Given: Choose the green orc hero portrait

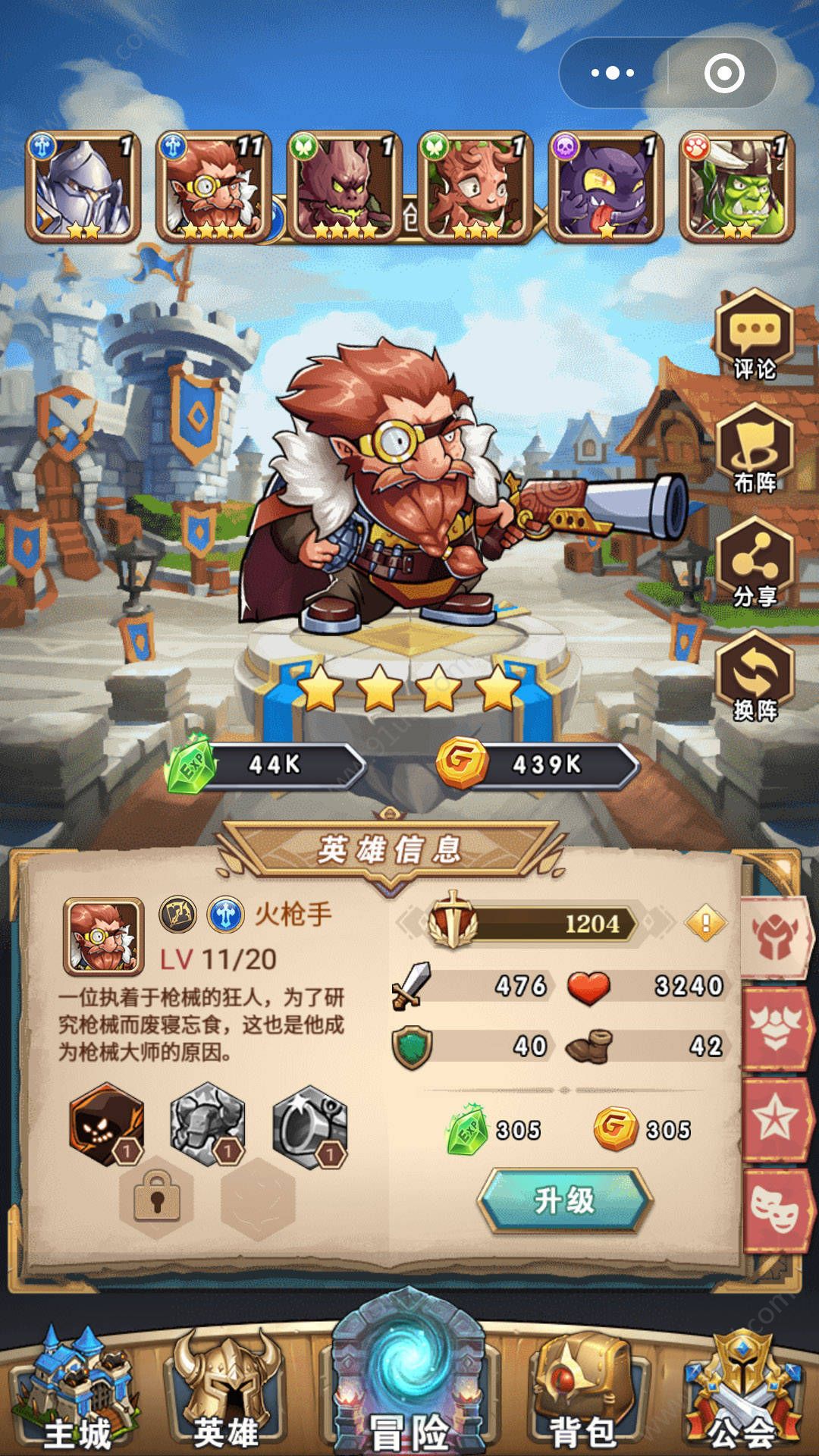Looking at the screenshot, I should coord(737,187).
